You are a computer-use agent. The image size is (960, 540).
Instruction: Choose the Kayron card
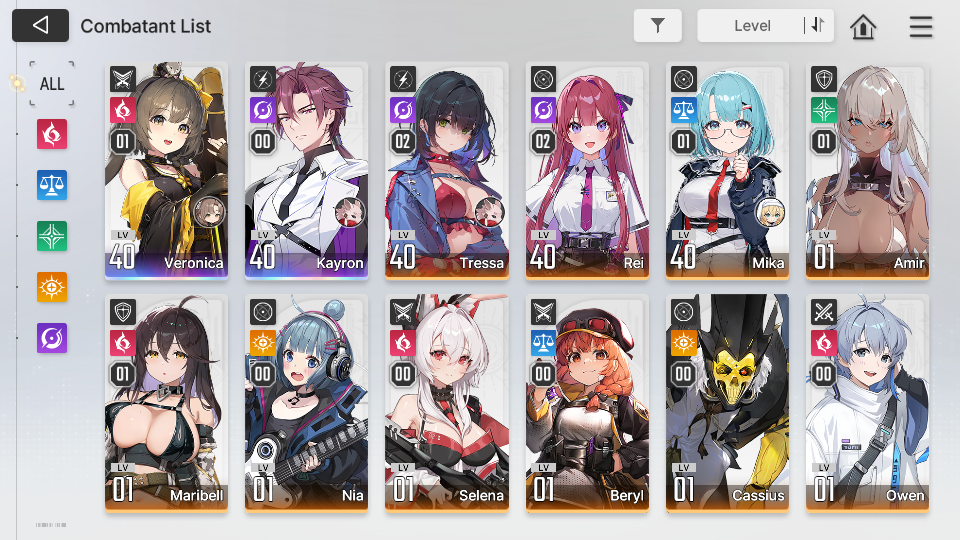tap(306, 170)
